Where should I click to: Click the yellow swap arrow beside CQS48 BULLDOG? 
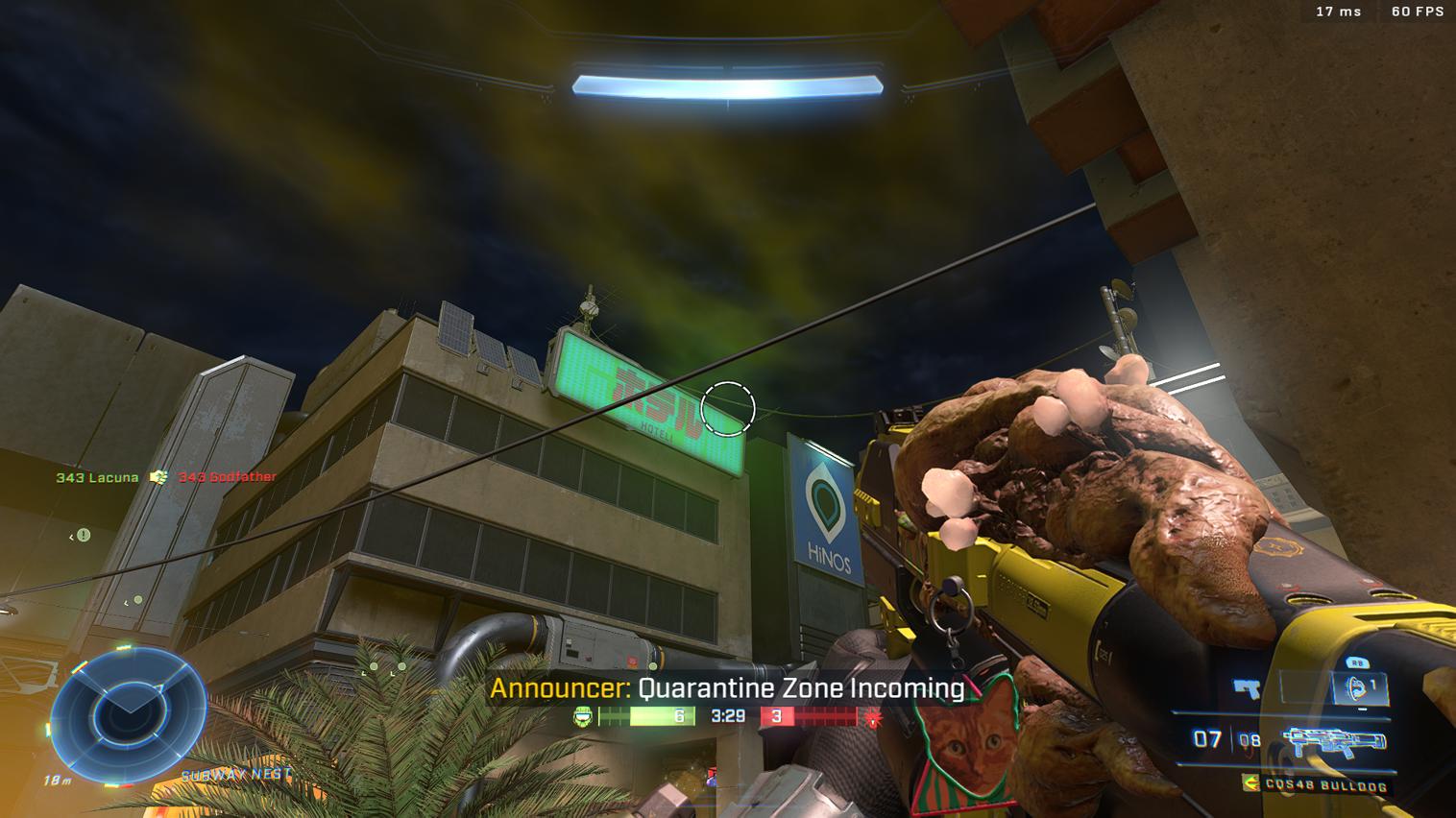(x=1251, y=782)
